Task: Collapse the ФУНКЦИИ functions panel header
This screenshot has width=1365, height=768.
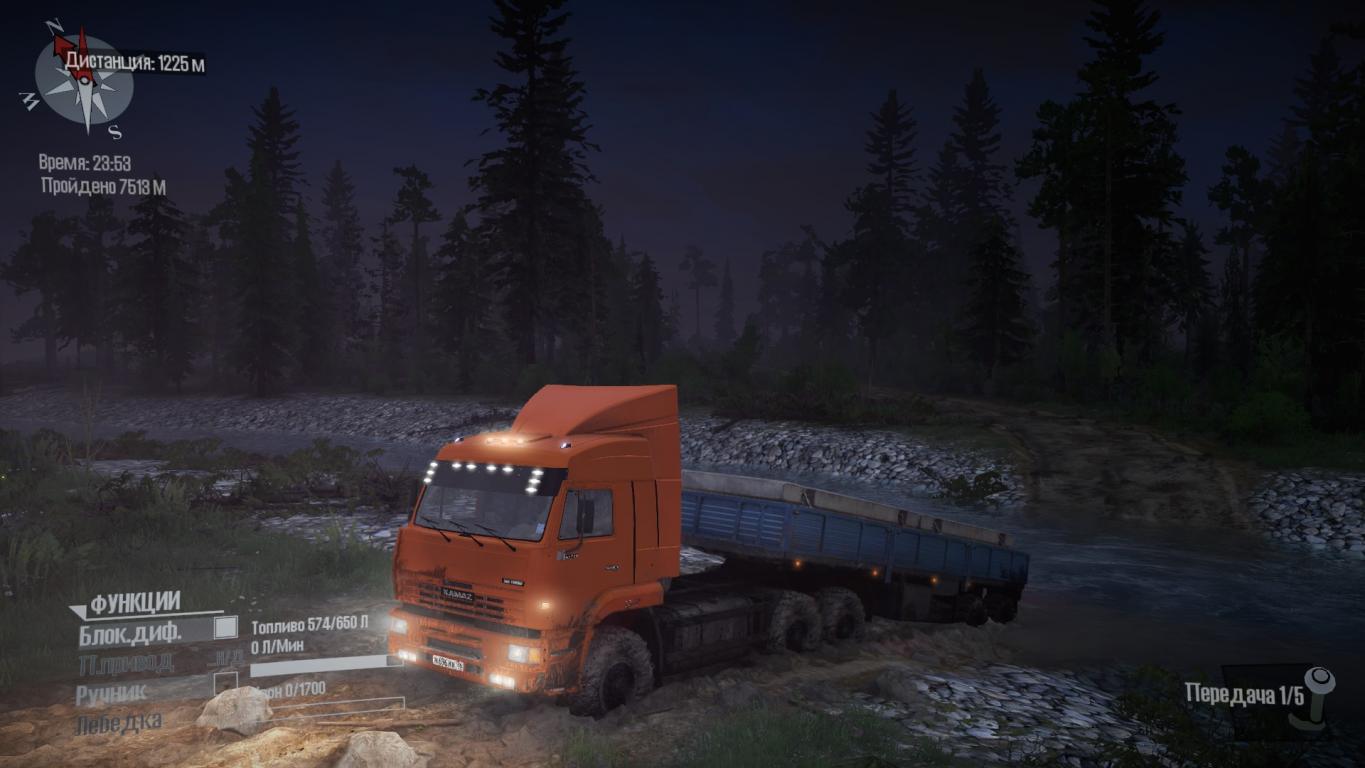Action: pos(126,603)
